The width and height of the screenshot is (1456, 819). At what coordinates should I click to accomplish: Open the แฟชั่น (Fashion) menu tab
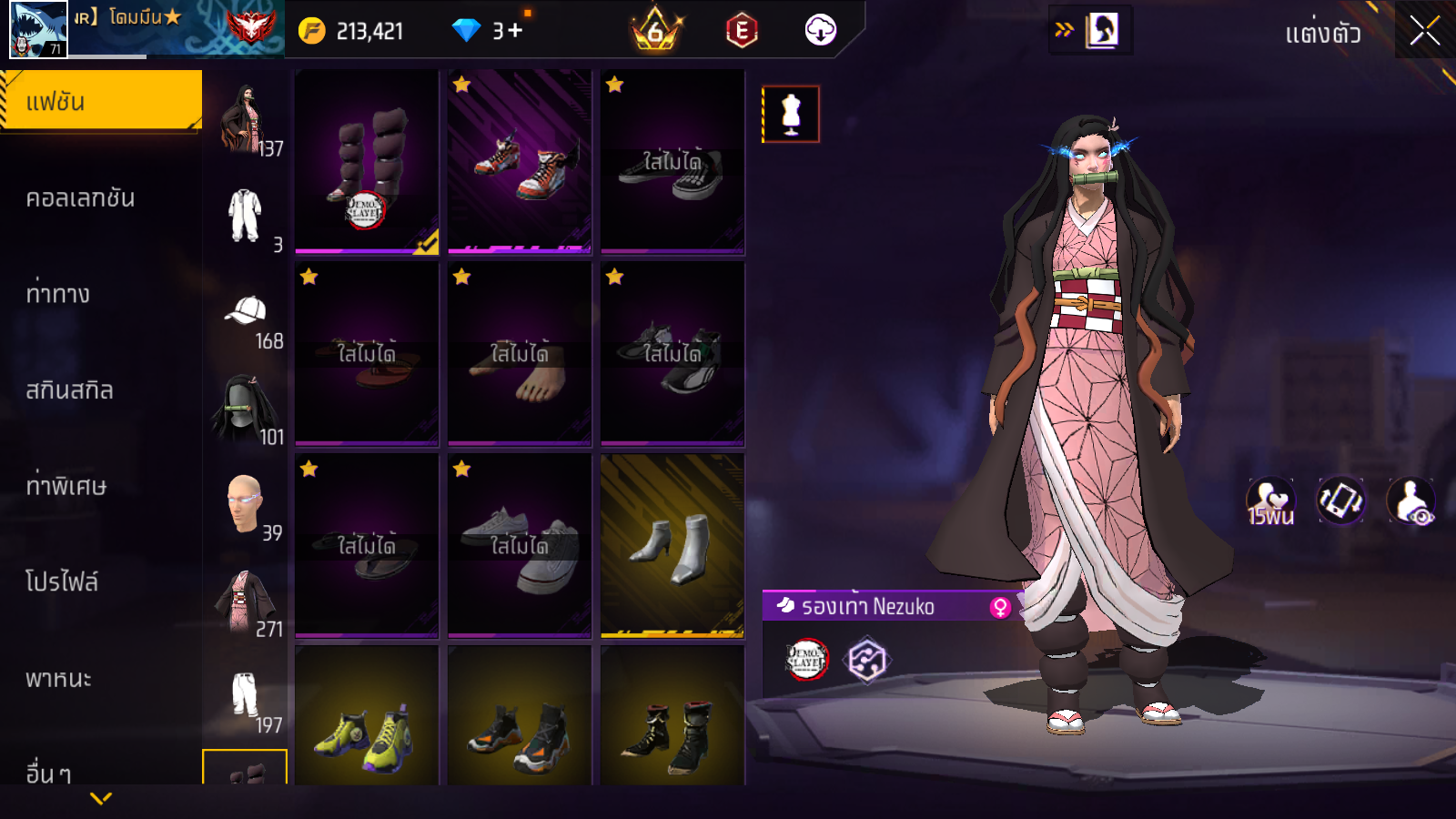[x=100, y=101]
